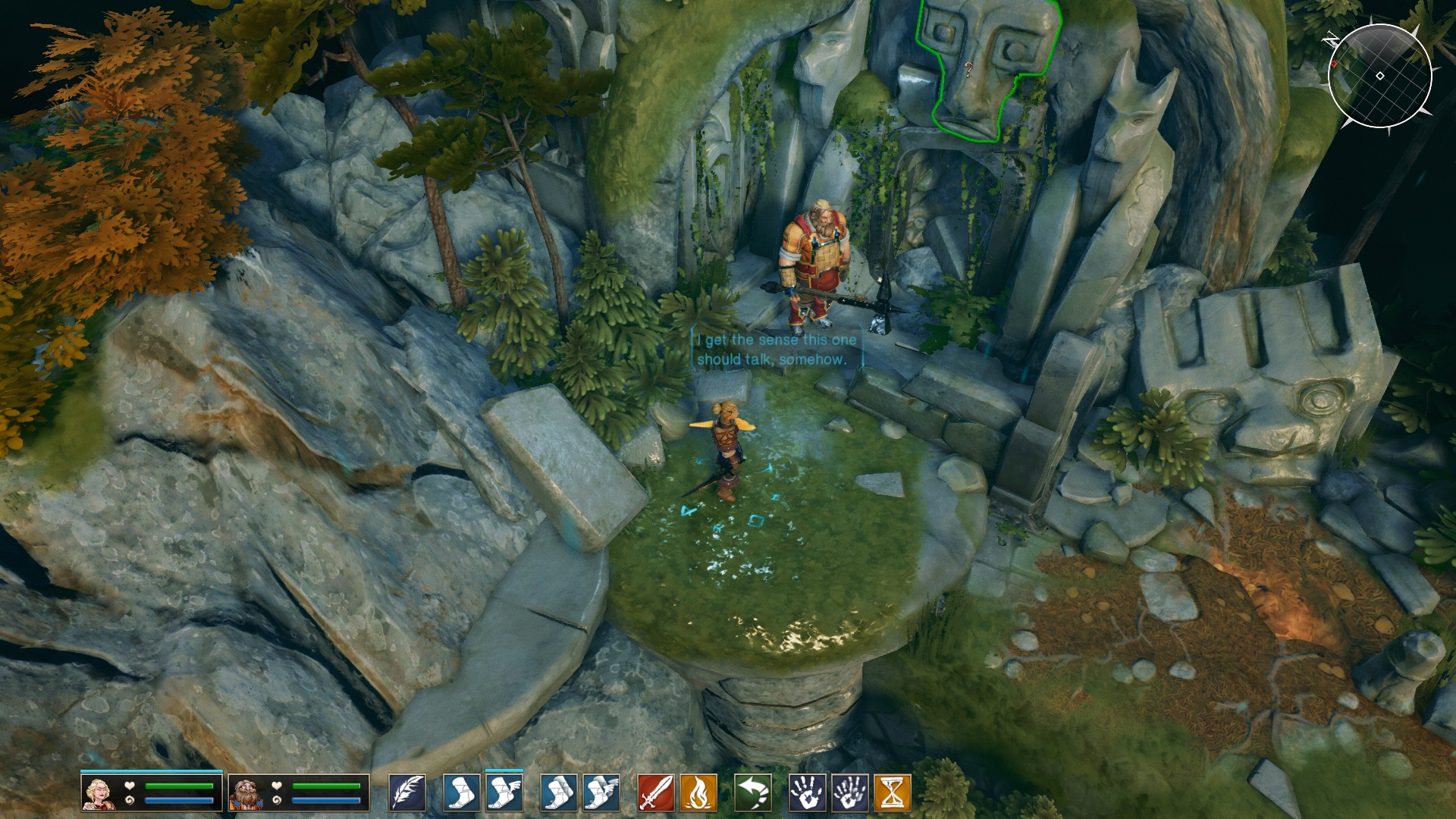The image size is (1456, 819).
Task: Activate the red sword attack ability
Action: [x=656, y=793]
